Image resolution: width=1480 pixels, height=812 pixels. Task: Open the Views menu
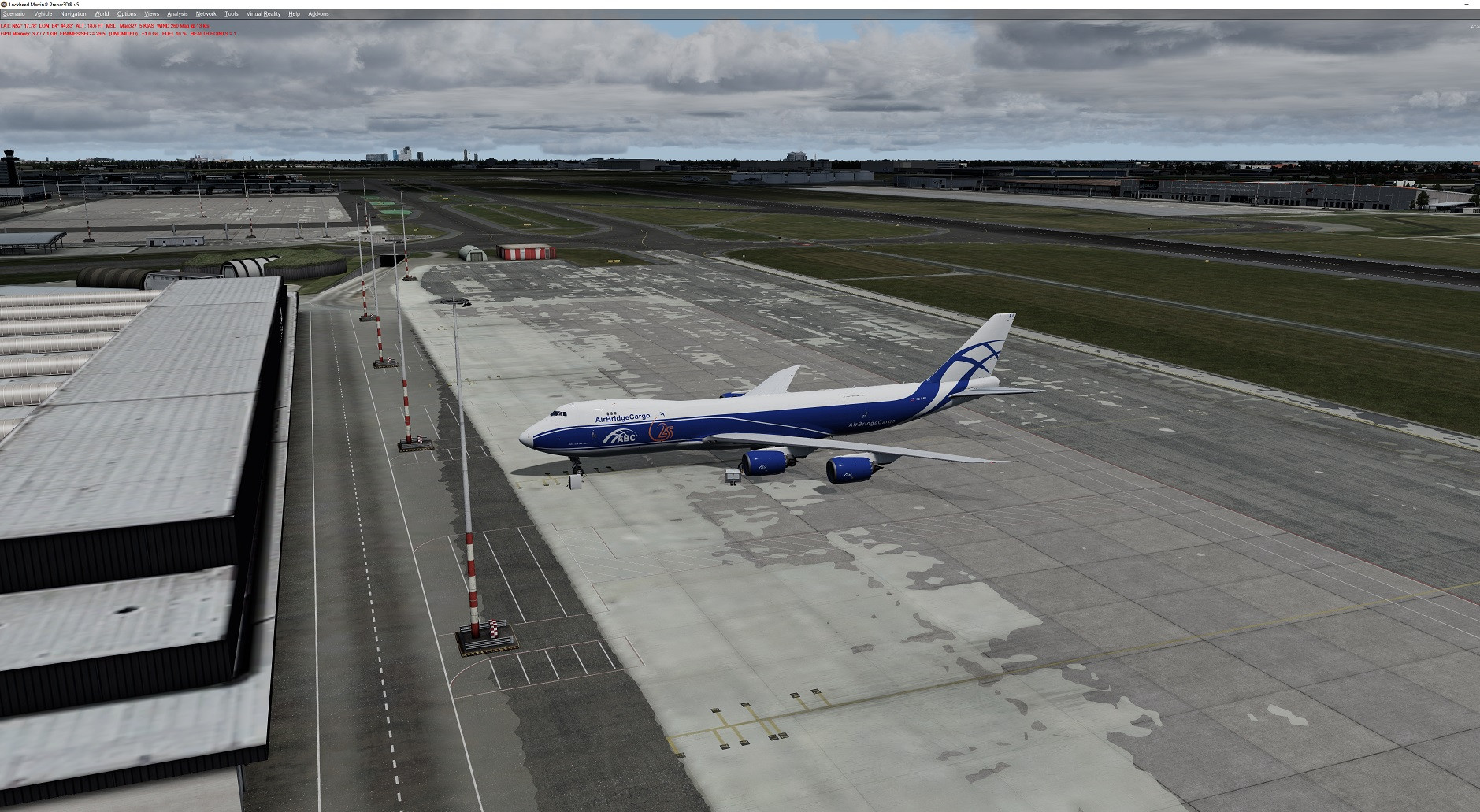(151, 13)
